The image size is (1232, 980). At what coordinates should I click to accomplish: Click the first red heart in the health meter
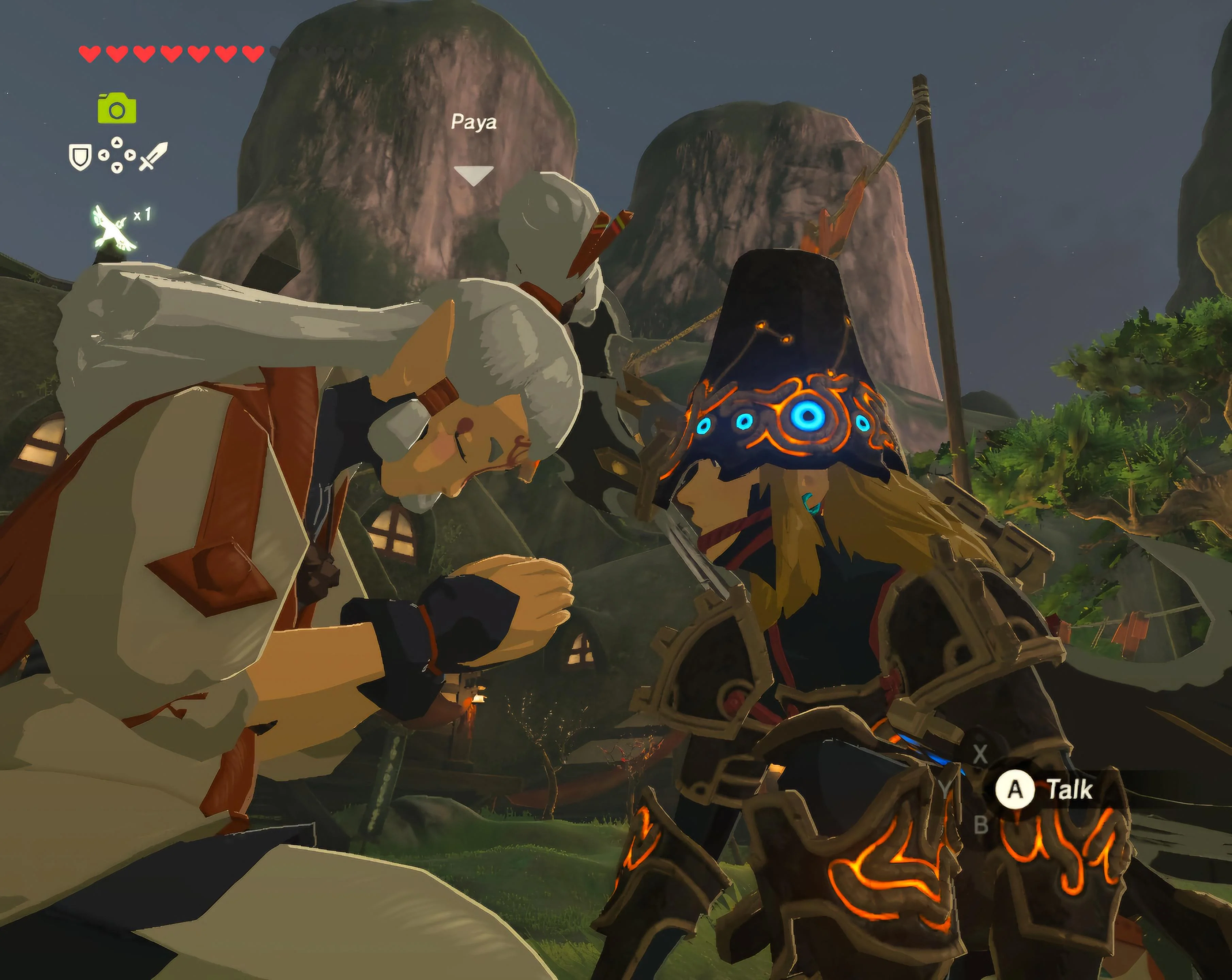pos(89,54)
